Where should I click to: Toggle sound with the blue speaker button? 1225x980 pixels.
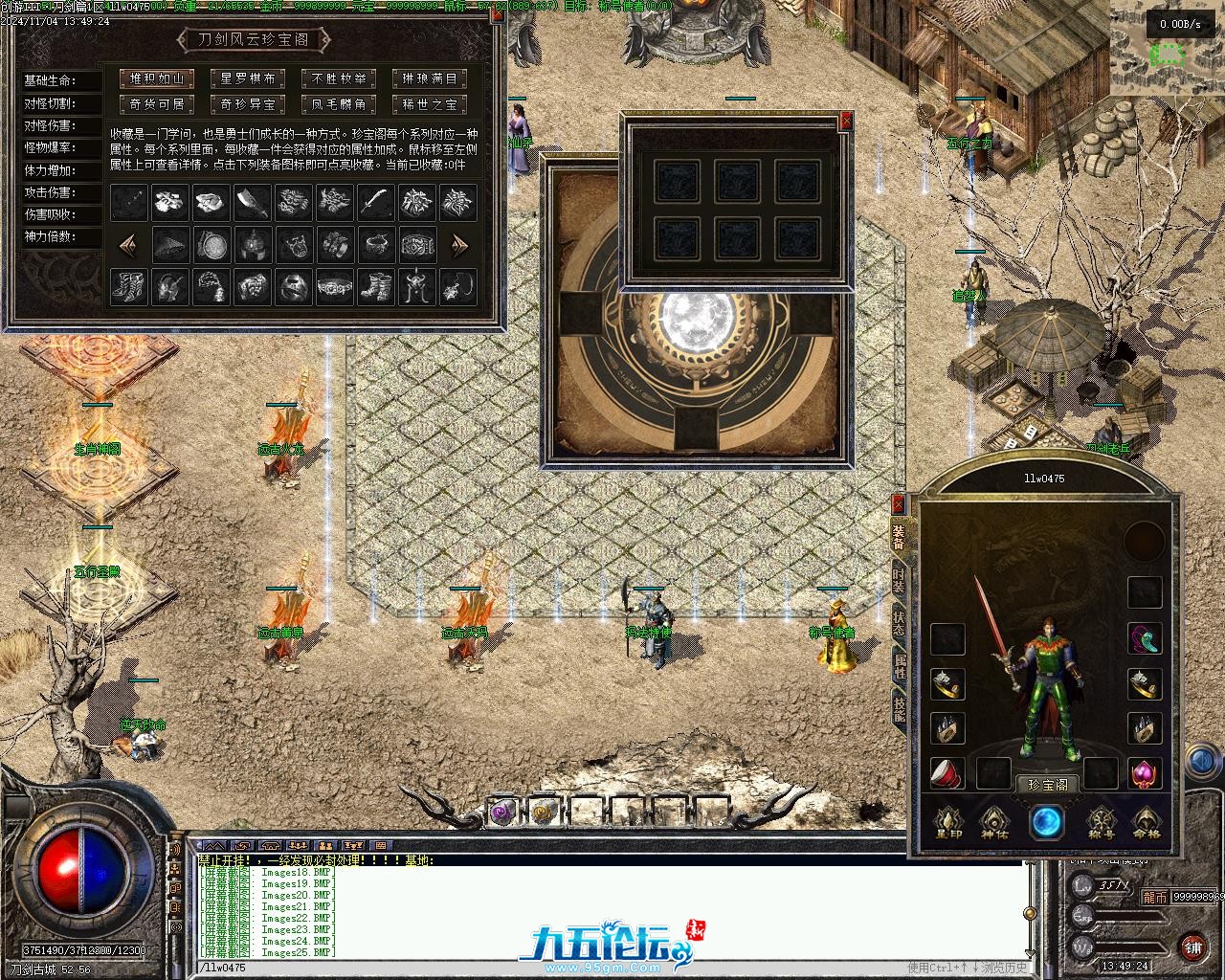(1202, 762)
